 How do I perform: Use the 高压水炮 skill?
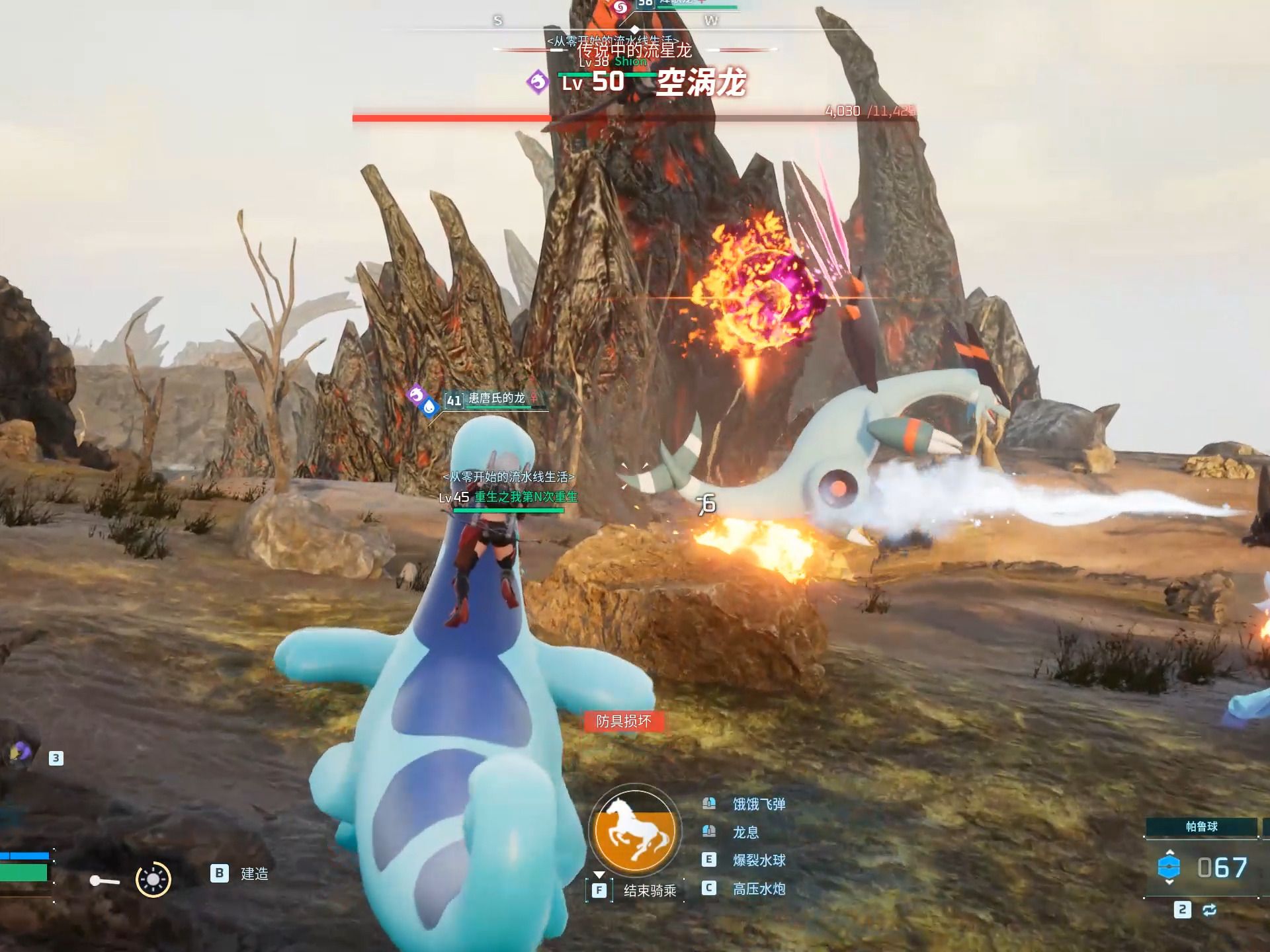click(758, 889)
